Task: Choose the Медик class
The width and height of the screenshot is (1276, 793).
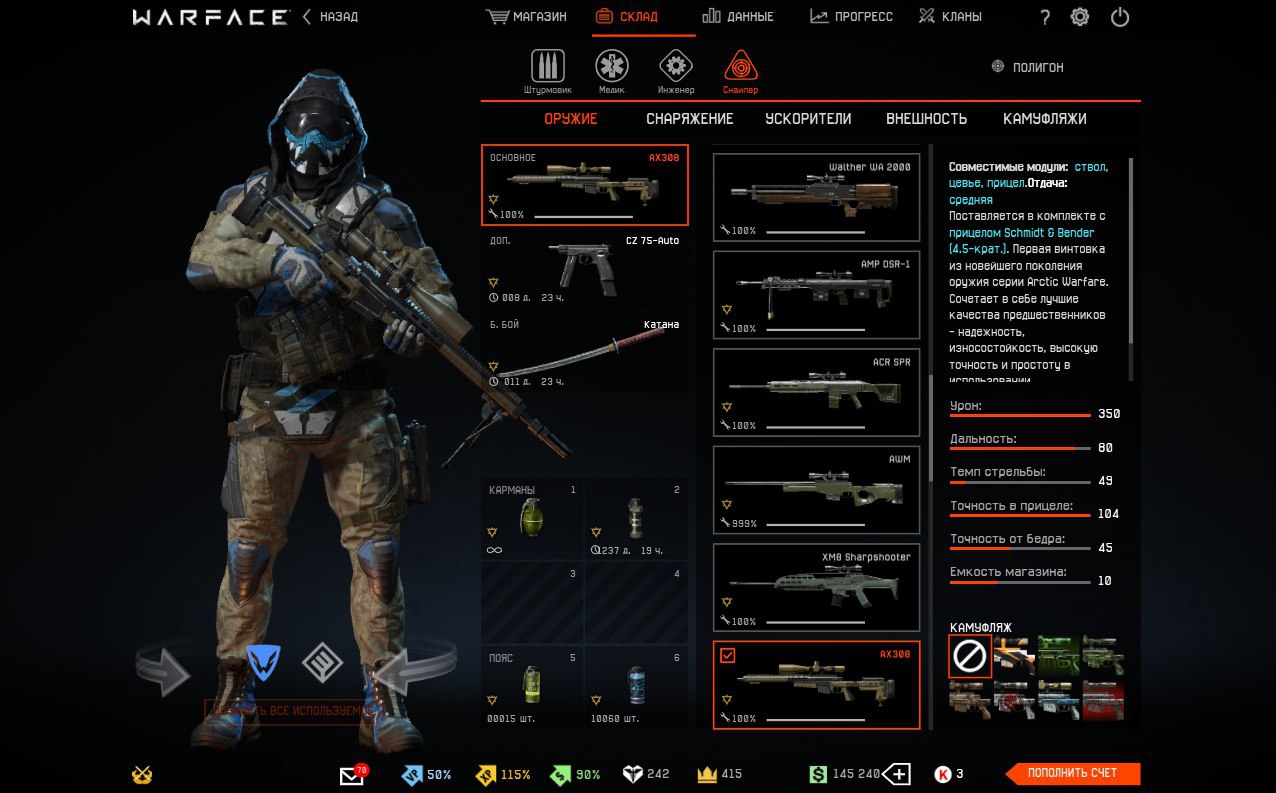Action: point(612,67)
